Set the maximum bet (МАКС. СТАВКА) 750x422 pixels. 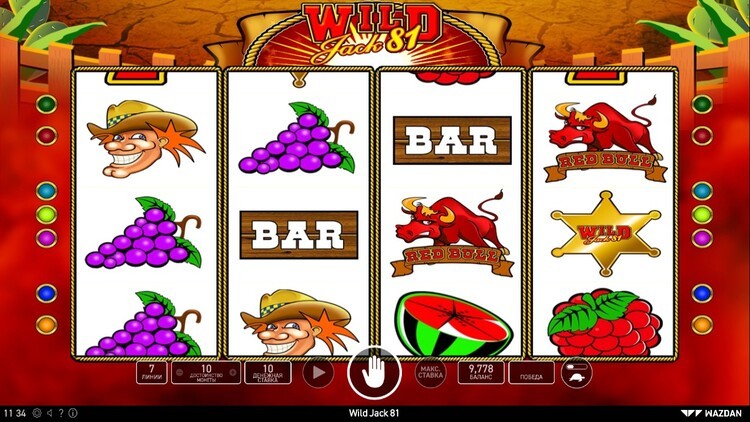430,373
